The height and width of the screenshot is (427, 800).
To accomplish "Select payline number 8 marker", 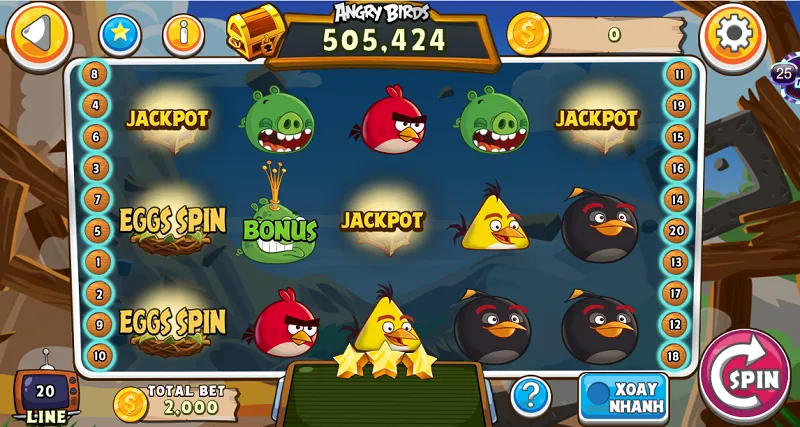I will click(96, 73).
